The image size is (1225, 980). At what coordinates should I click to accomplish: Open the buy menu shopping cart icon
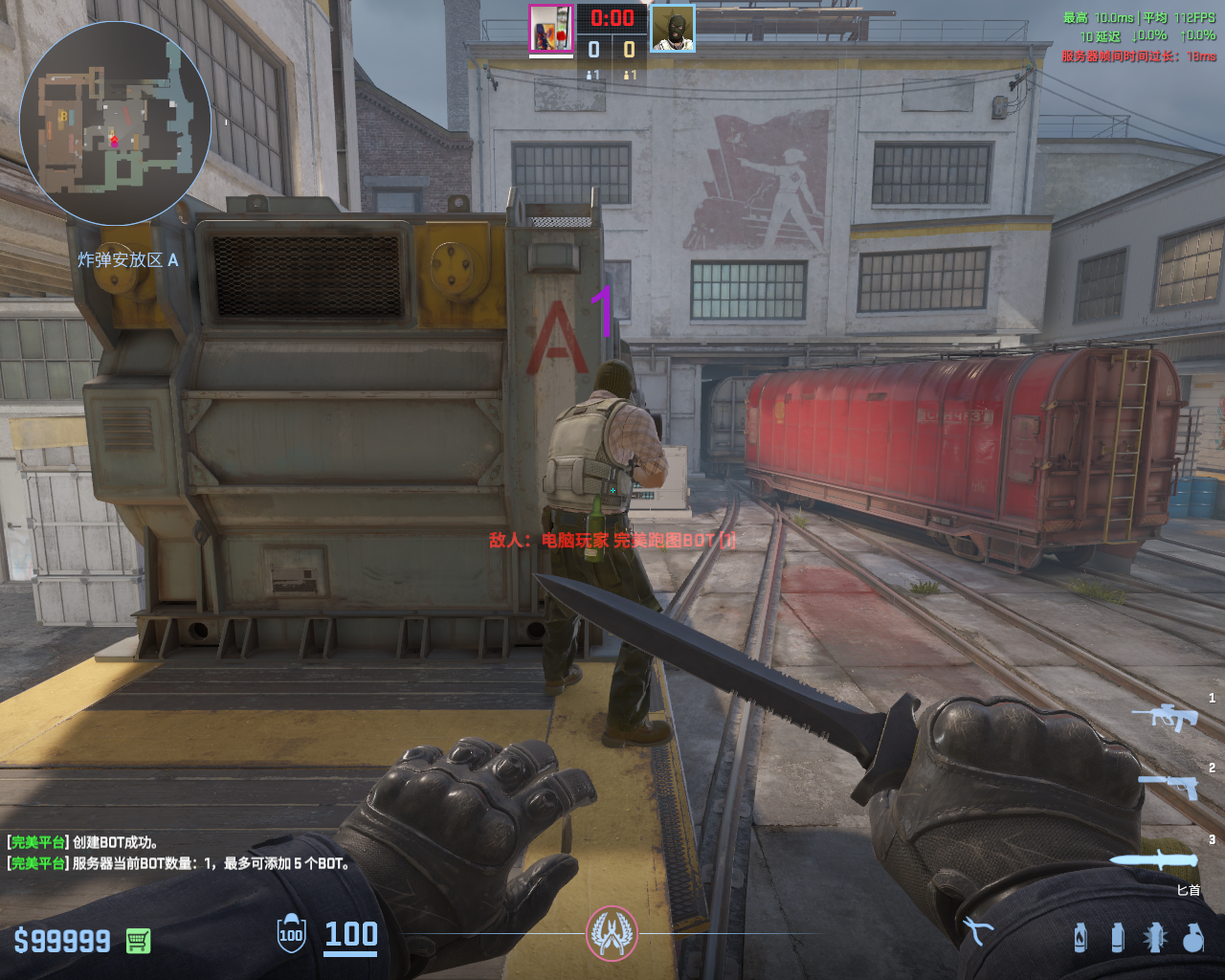click(138, 941)
